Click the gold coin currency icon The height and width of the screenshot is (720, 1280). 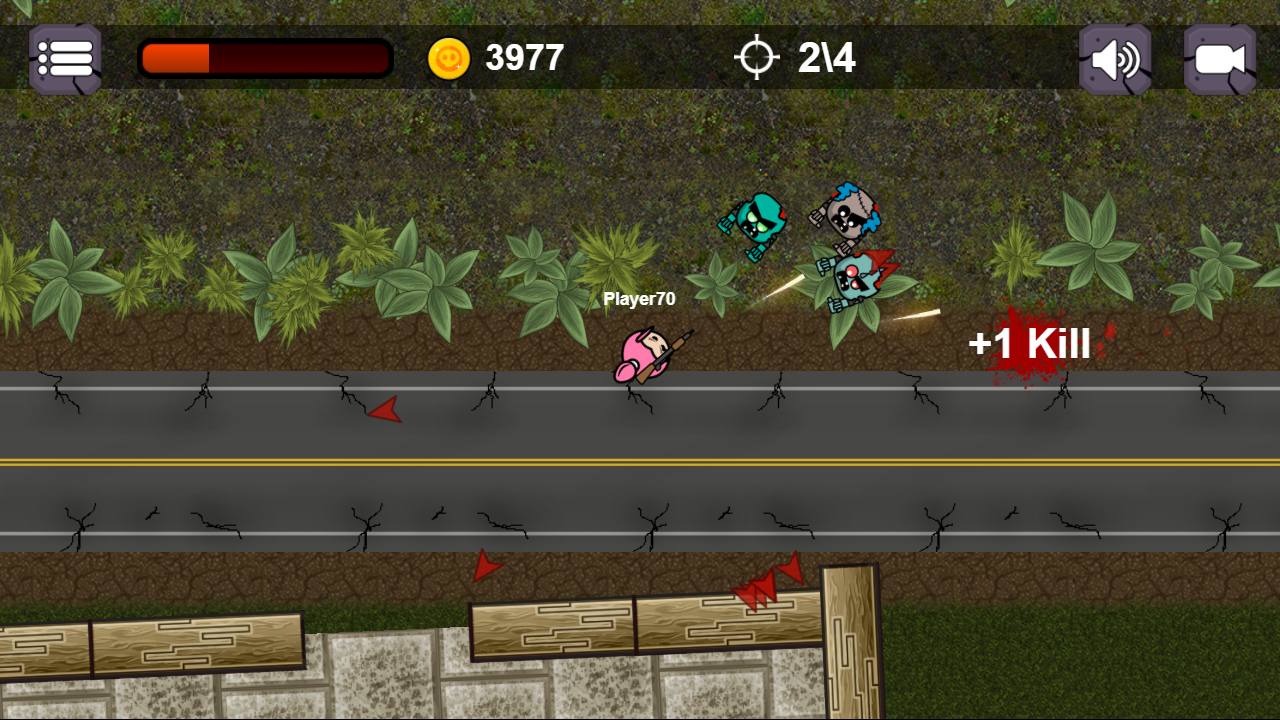(451, 58)
